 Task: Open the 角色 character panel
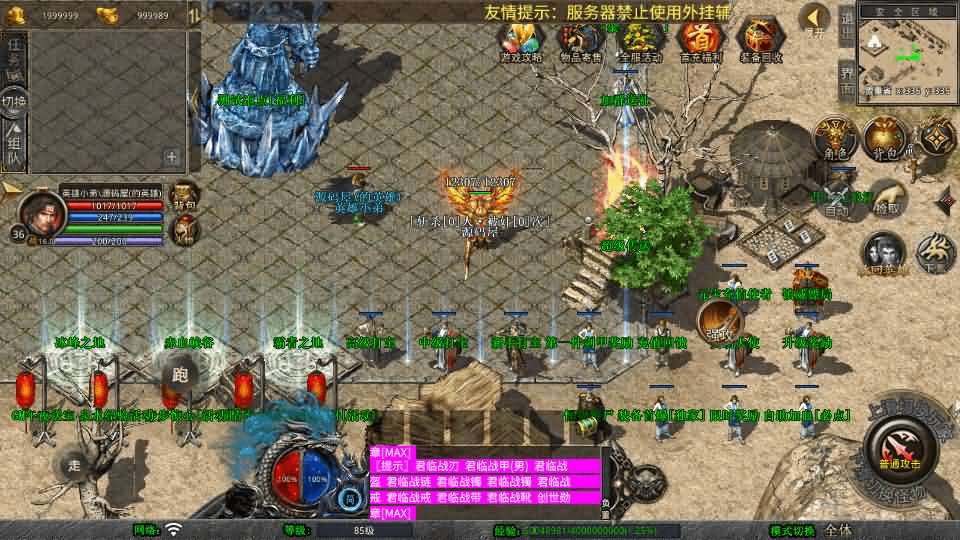click(x=831, y=137)
